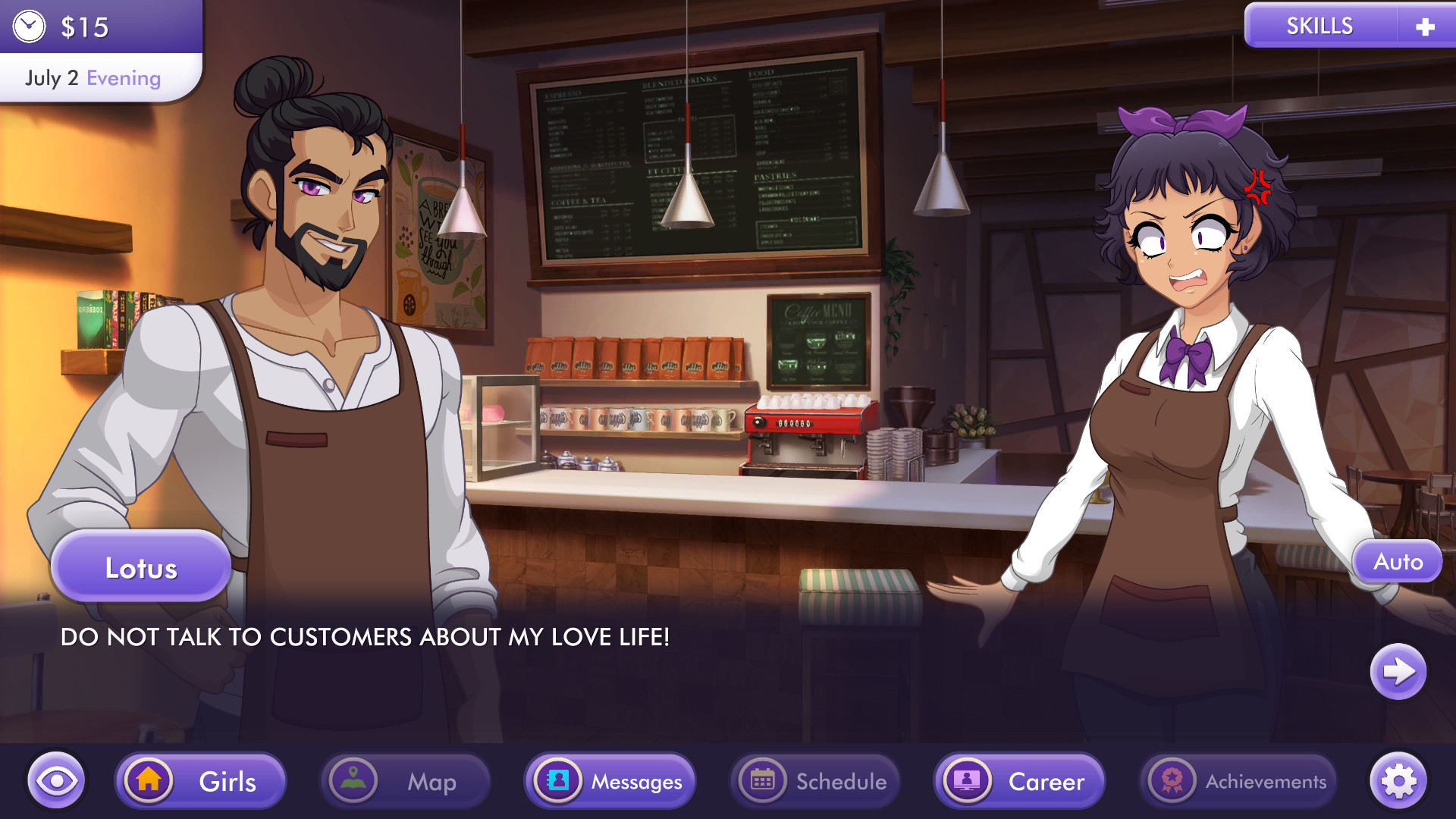Expand the Schedule view

[x=814, y=780]
